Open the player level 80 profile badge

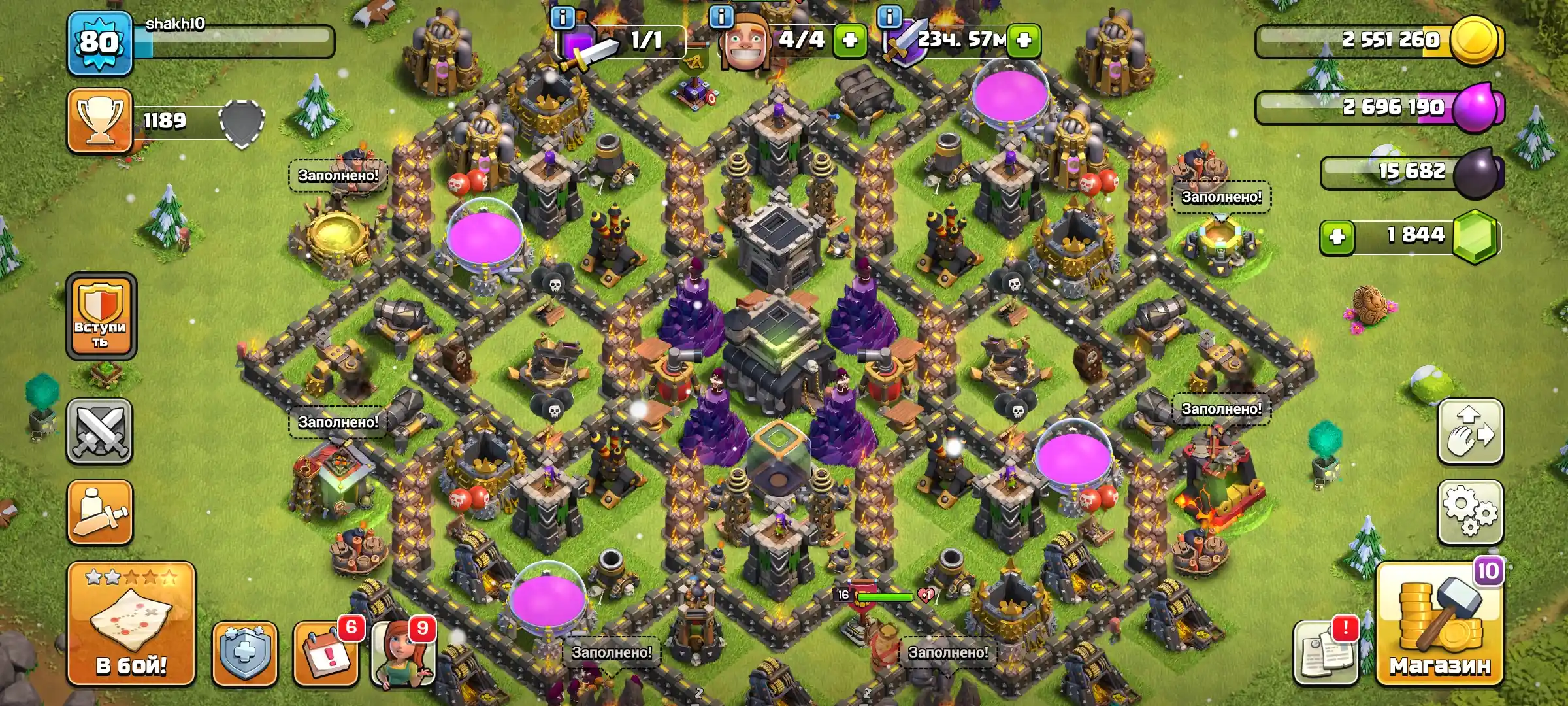coord(99,43)
